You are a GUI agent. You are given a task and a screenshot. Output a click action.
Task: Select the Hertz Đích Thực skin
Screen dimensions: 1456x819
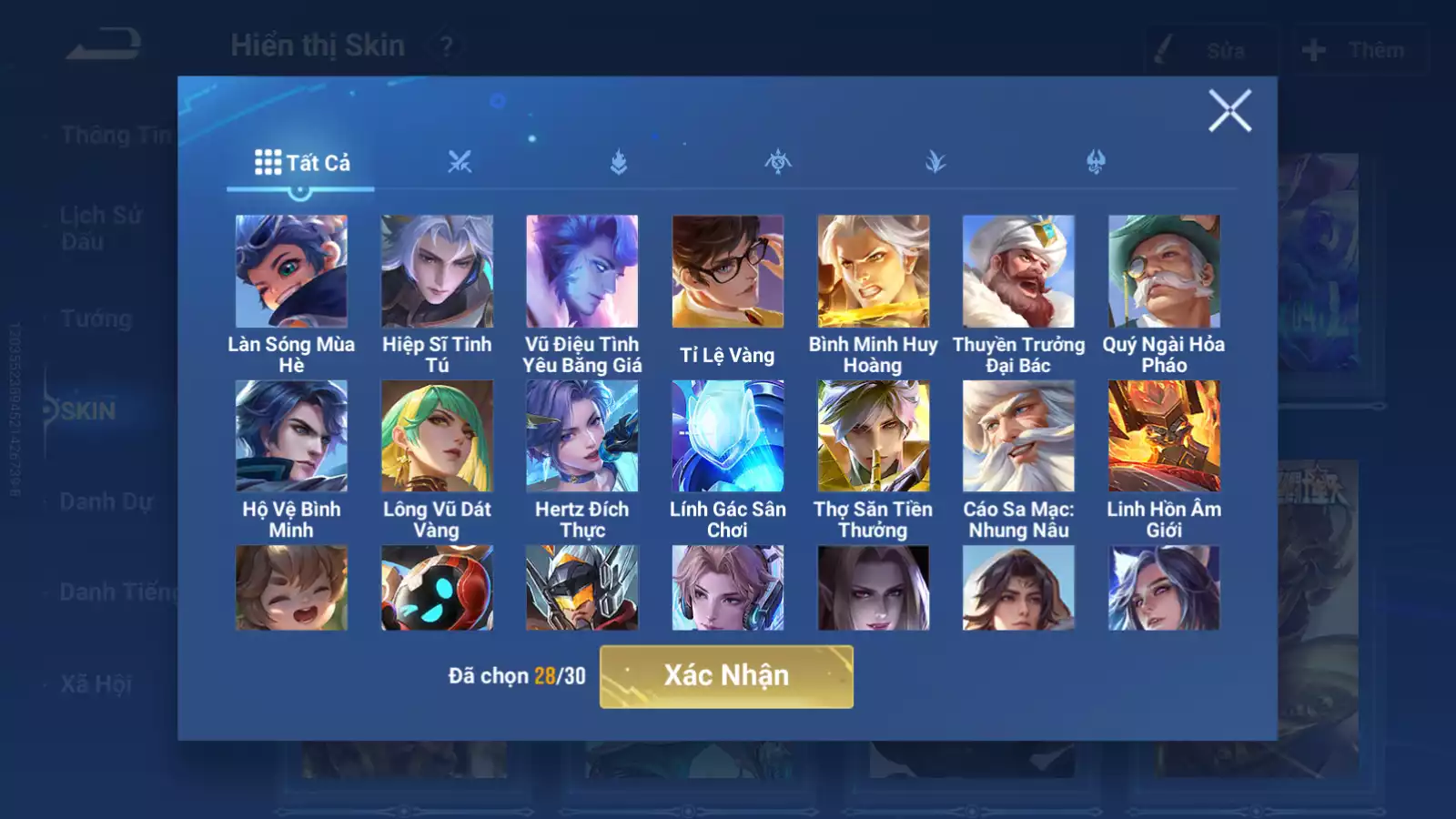[x=582, y=436]
